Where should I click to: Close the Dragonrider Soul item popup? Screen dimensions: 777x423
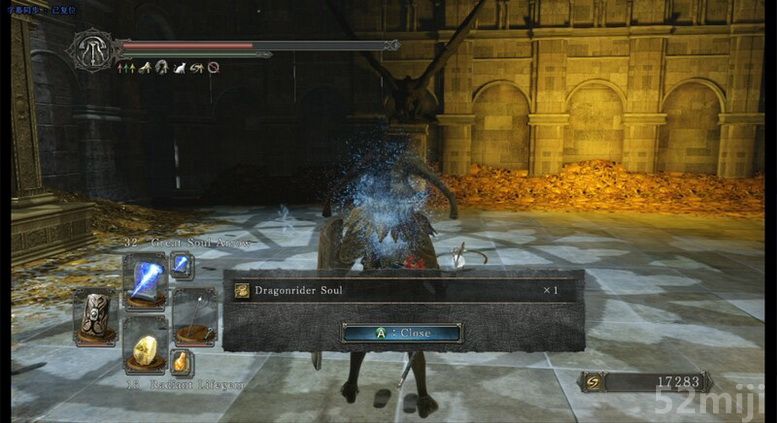coord(401,333)
